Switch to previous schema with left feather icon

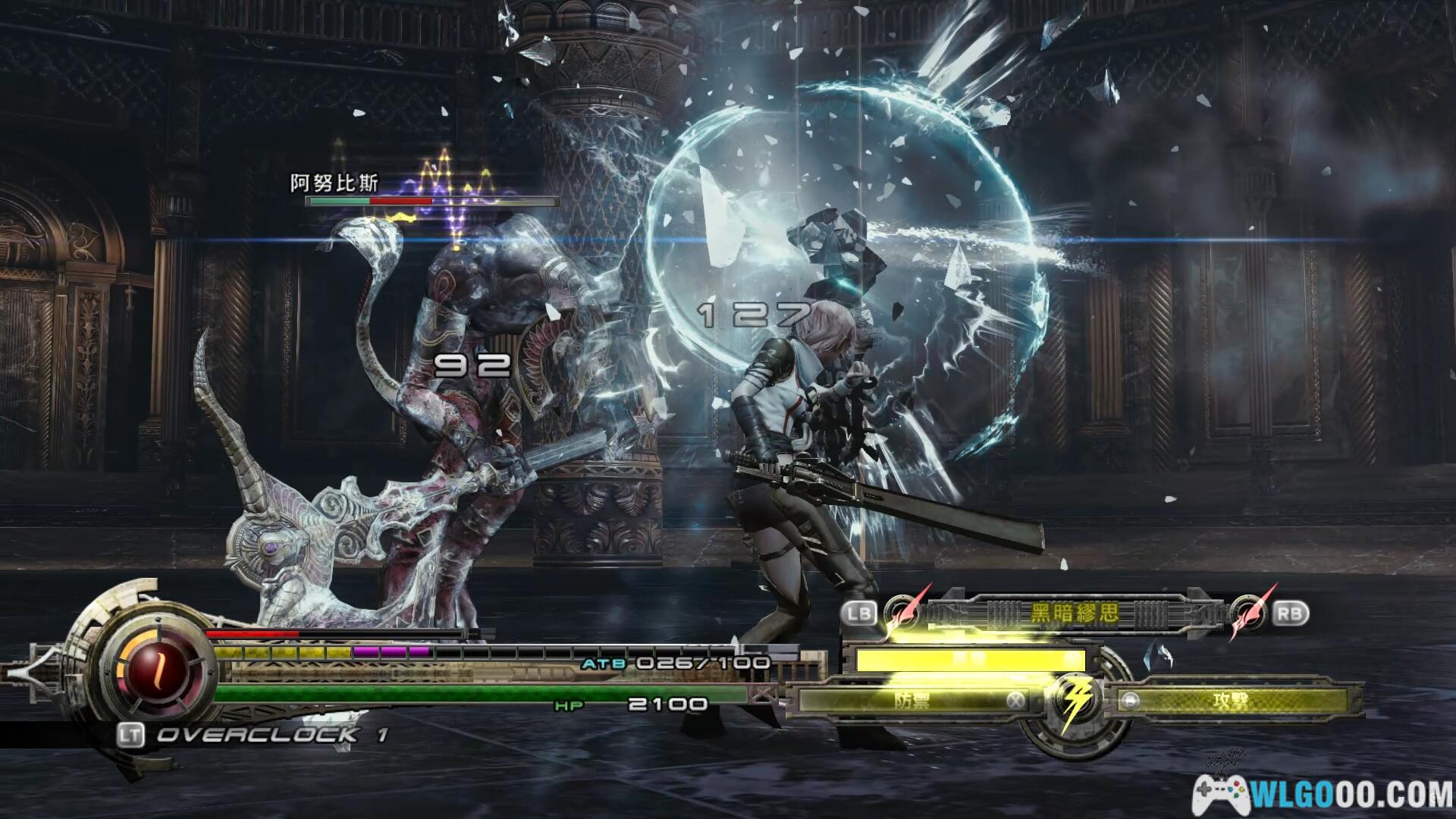click(902, 612)
